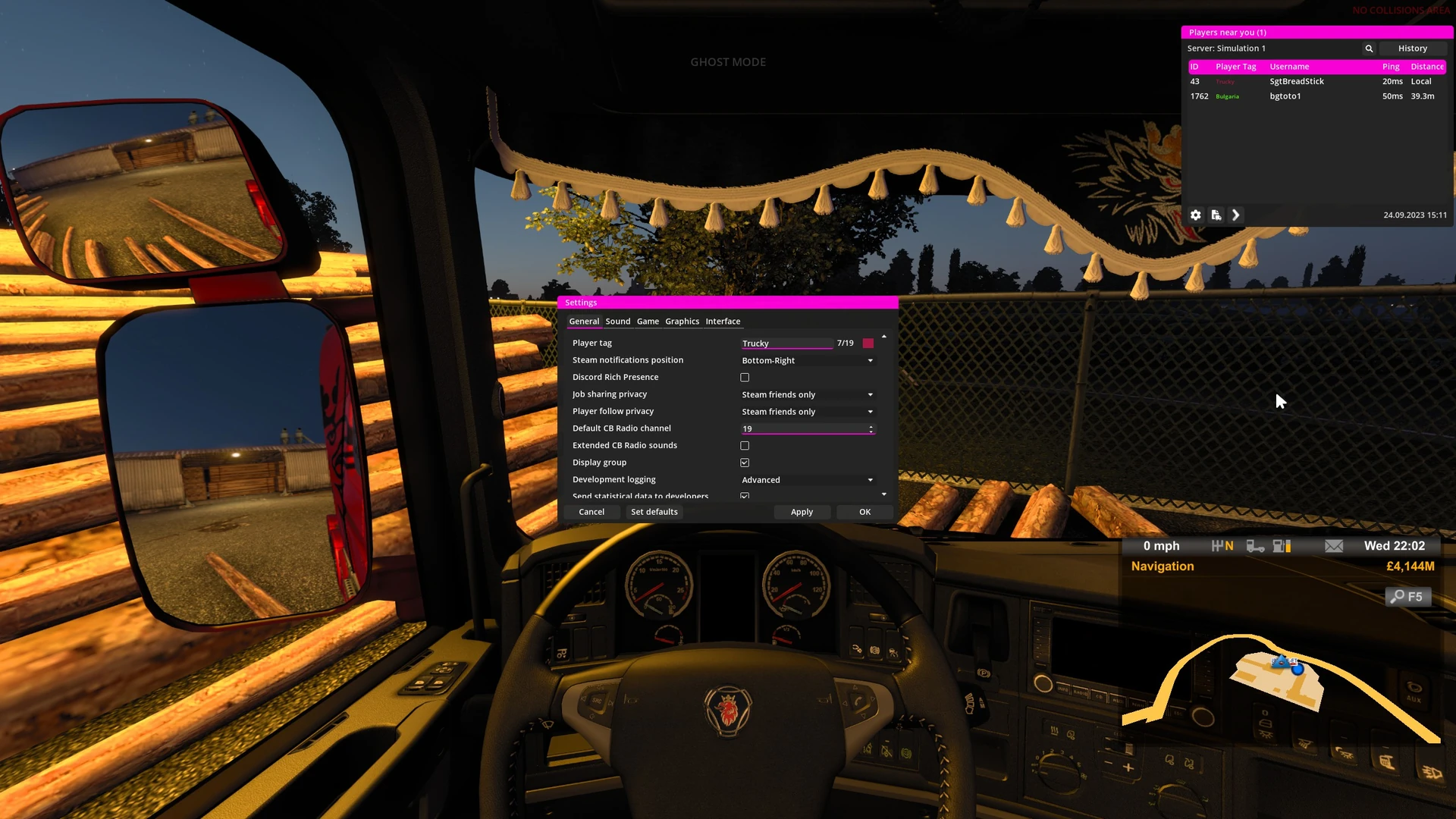Open Steam notifications position dropdown
Screen dimensions: 1456x819
[807, 361]
